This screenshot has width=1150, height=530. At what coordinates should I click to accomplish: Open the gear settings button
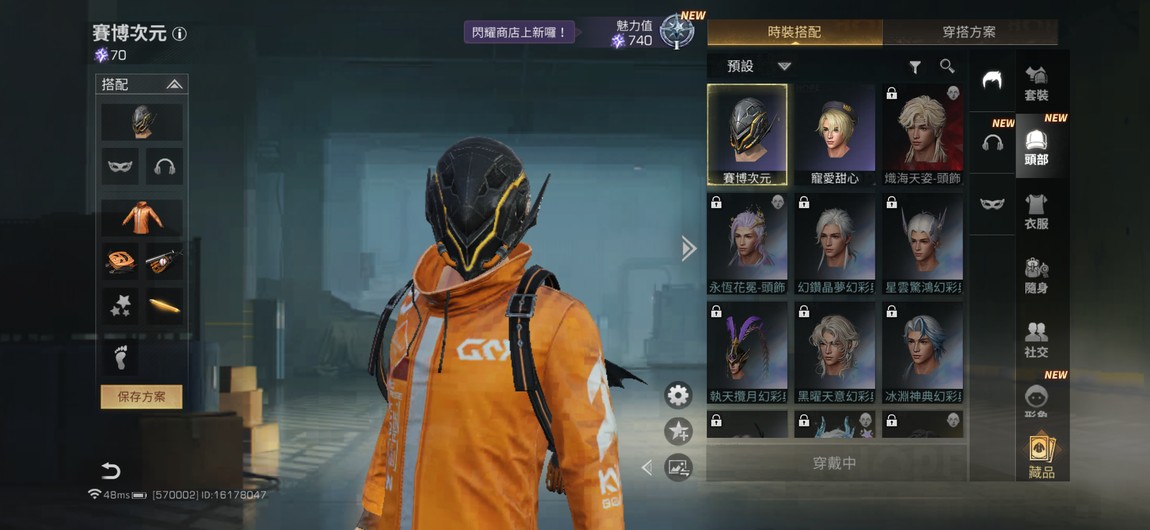[678, 395]
